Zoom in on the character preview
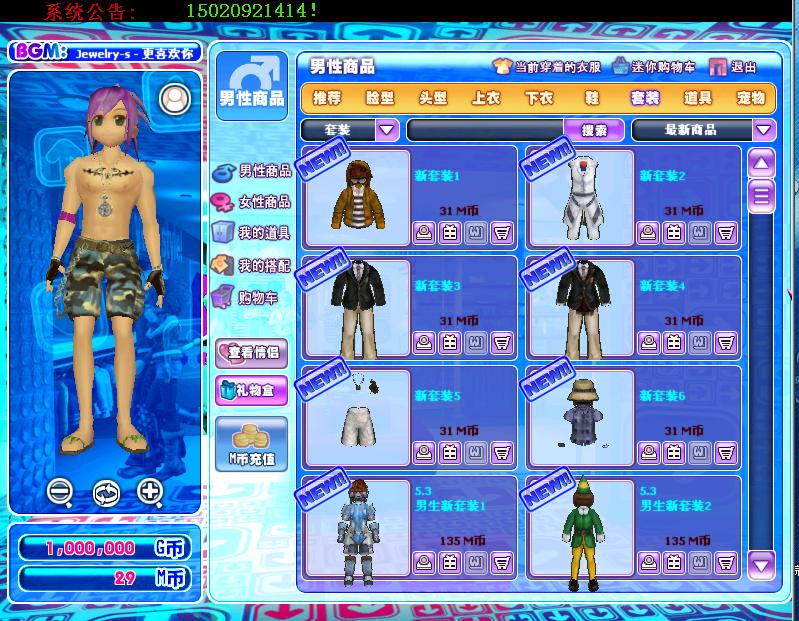 (150, 491)
